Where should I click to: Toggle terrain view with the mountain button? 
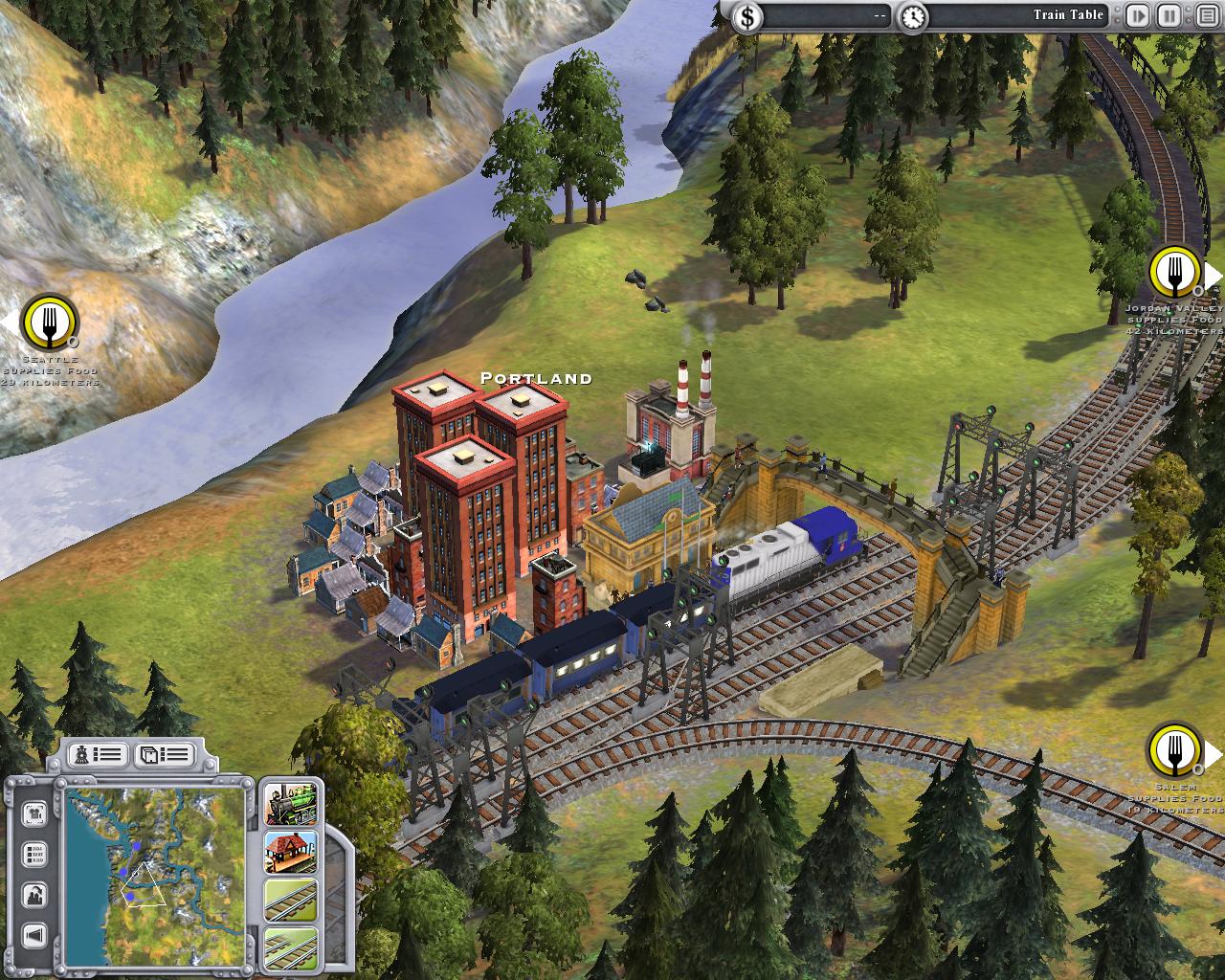tap(33, 893)
